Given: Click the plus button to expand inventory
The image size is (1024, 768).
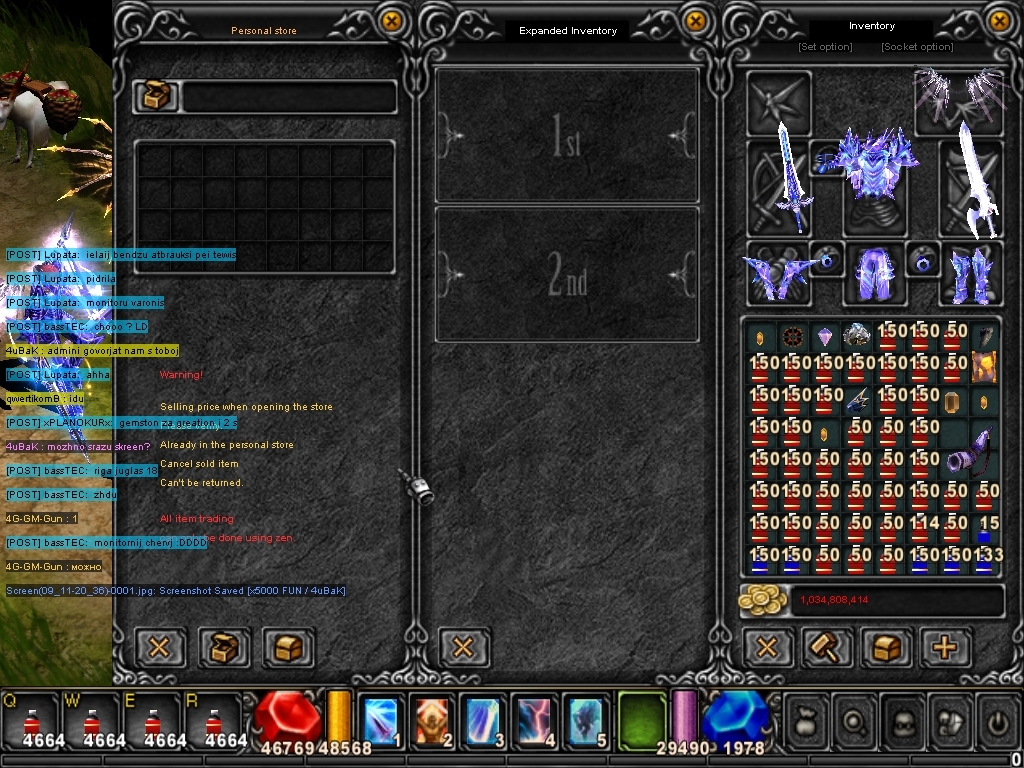Looking at the screenshot, I should click(x=944, y=648).
